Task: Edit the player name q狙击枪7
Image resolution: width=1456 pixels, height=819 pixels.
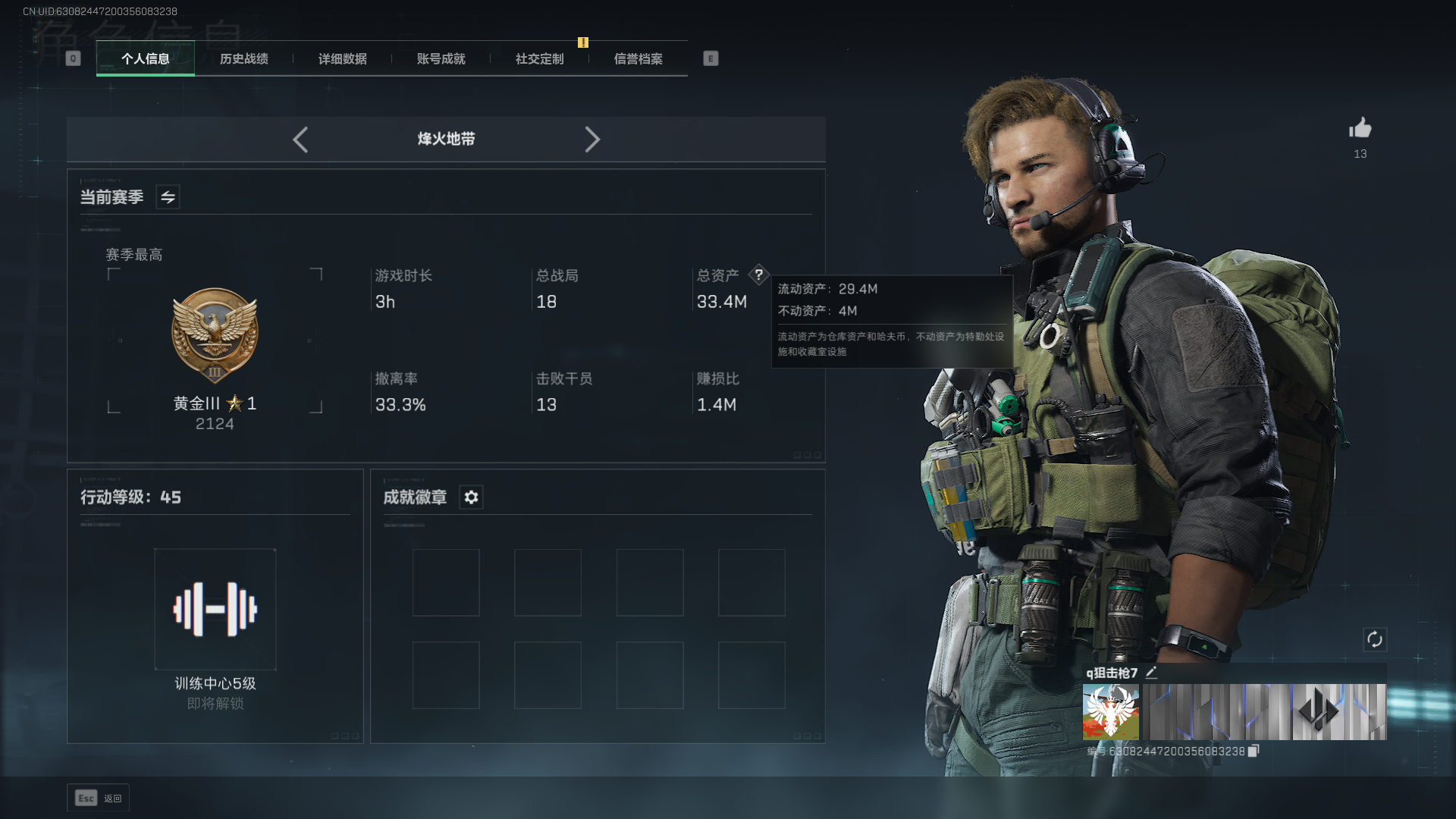Action: [x=1151, y=673]
